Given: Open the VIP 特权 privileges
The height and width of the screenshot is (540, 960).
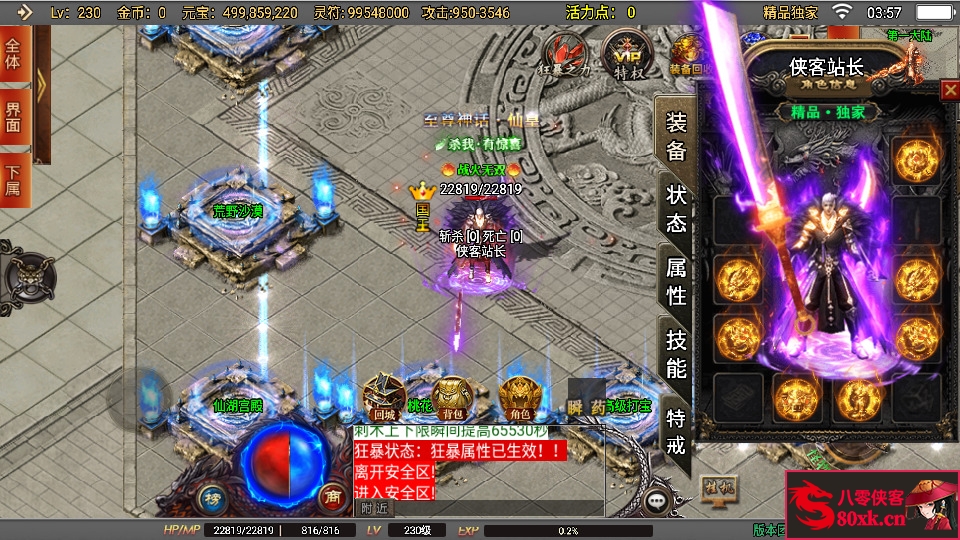Looking at the screenshot, I should [628, 55].
